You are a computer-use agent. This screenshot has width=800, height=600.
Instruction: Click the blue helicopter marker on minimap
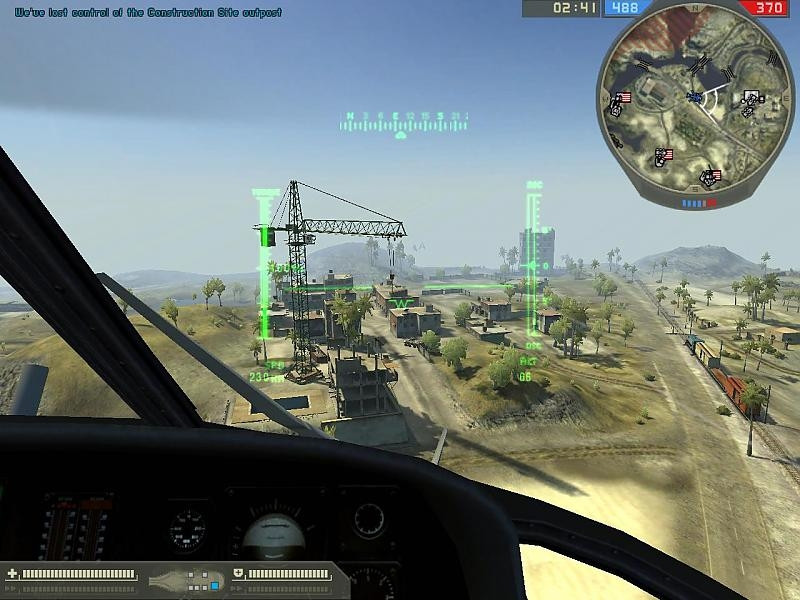point(694,97)
